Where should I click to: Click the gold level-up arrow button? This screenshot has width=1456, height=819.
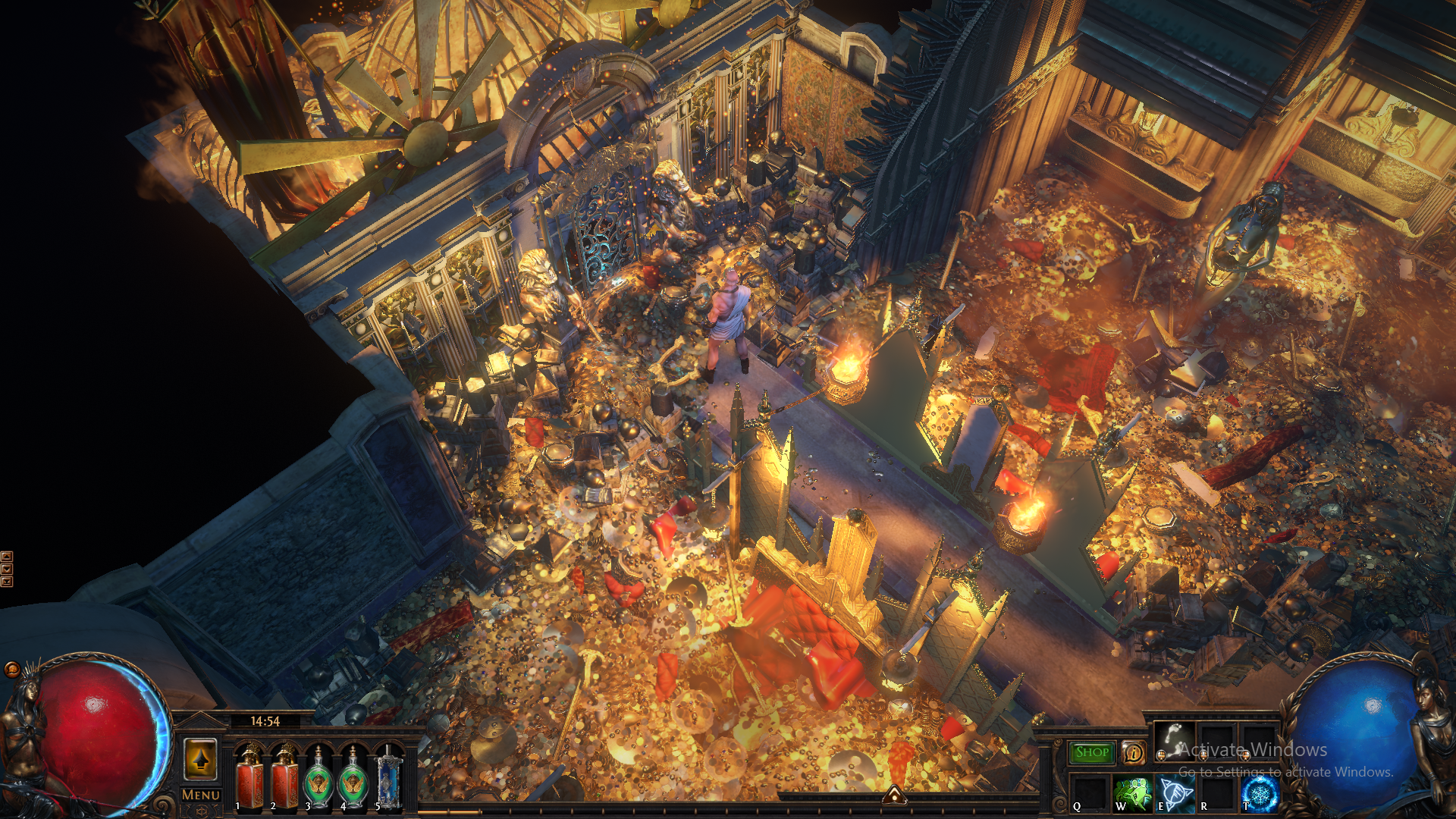click(x=201, y=758)
